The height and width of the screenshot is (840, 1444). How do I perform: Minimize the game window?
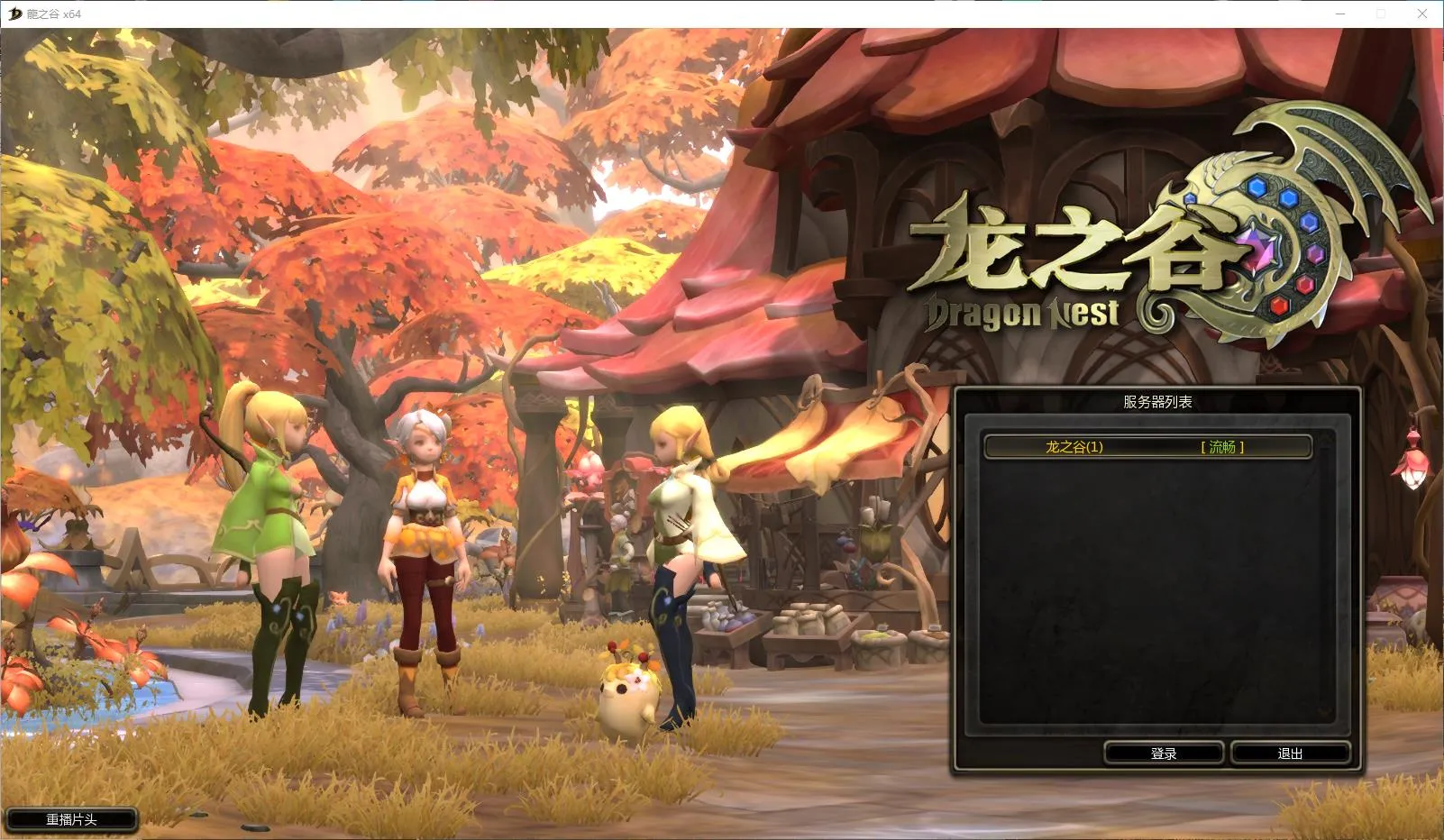(1339, 14)
